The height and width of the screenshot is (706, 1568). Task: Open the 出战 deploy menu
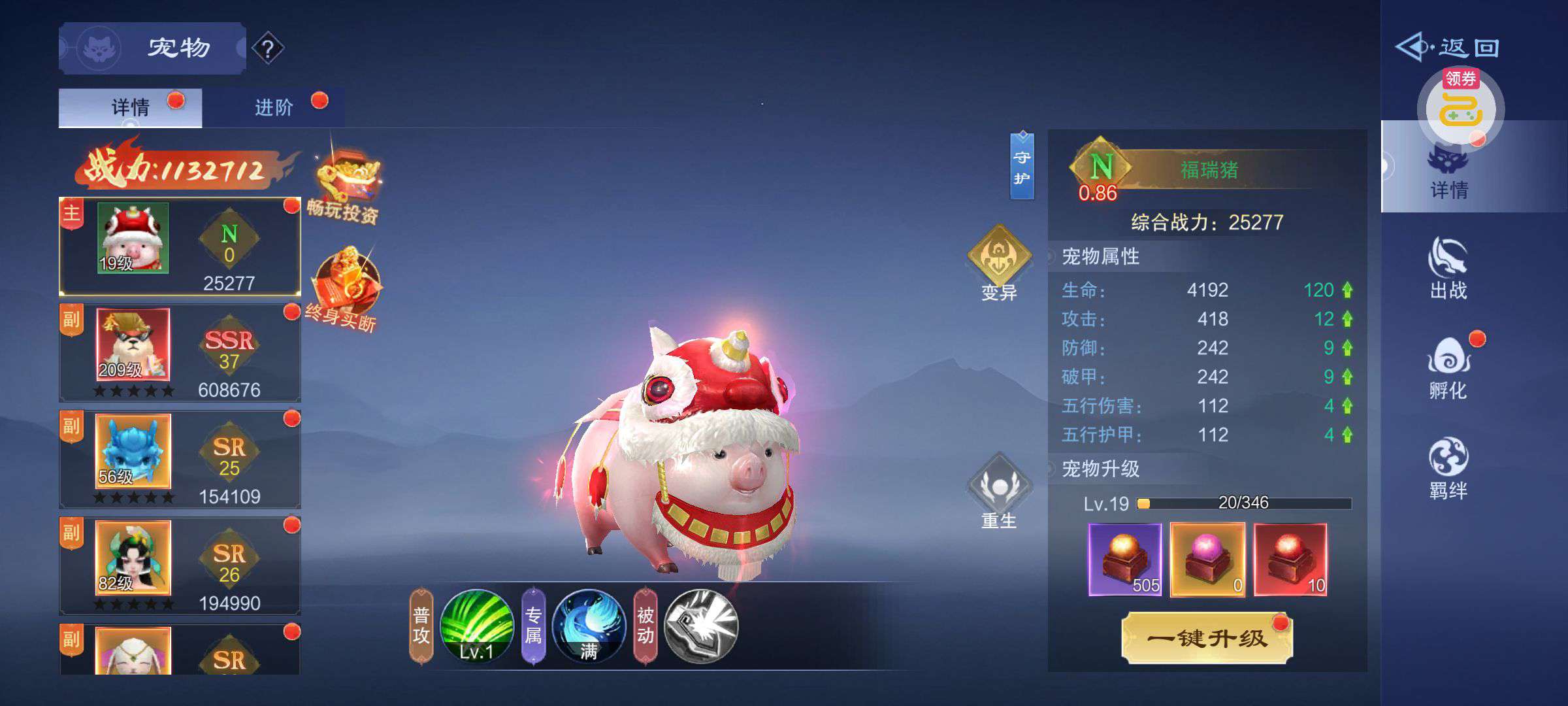coord(1448,268)
